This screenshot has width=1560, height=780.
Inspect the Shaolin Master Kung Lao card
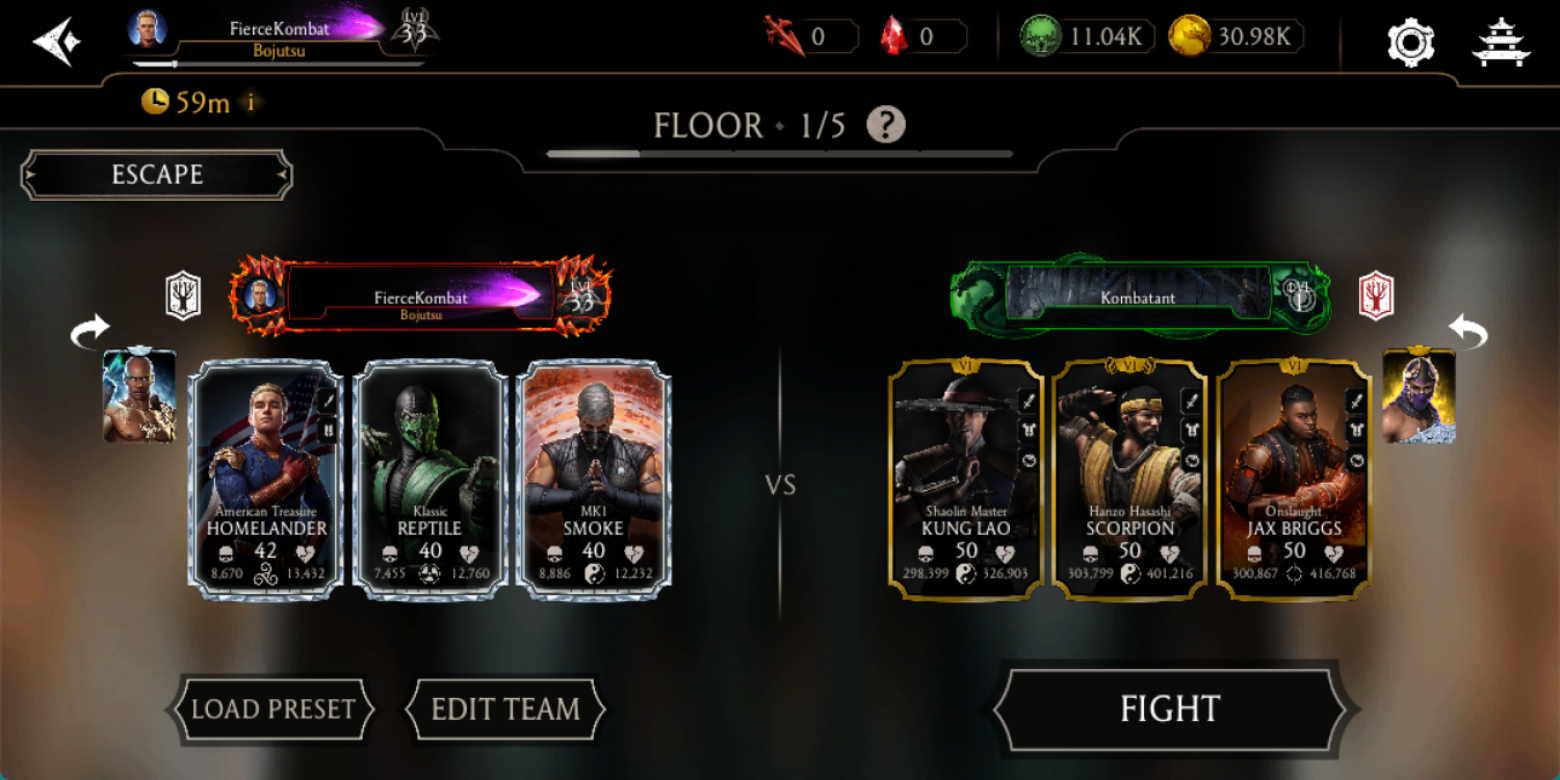tap(966, 480)
